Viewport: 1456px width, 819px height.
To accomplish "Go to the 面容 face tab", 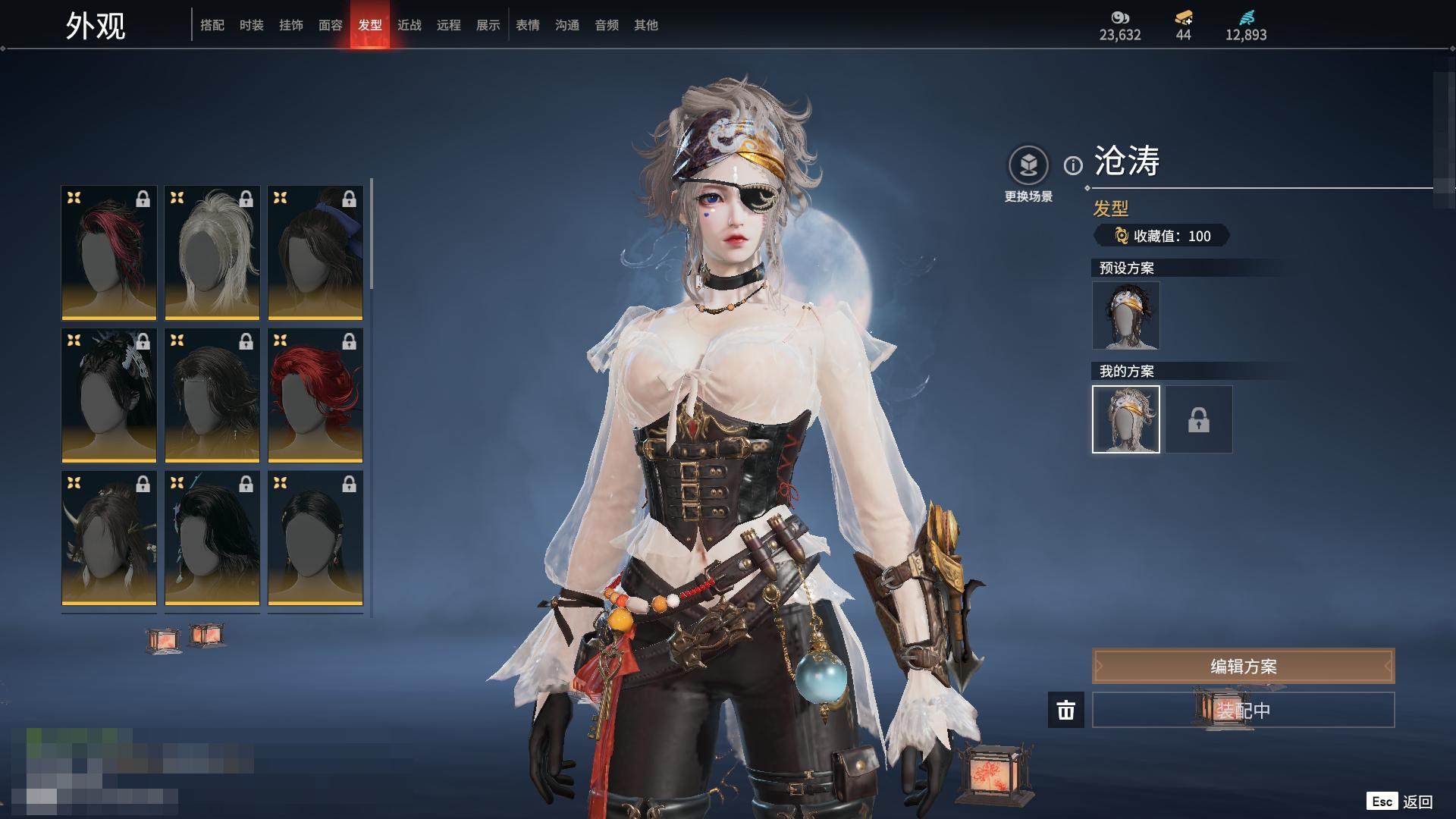I will coord(331,25).
